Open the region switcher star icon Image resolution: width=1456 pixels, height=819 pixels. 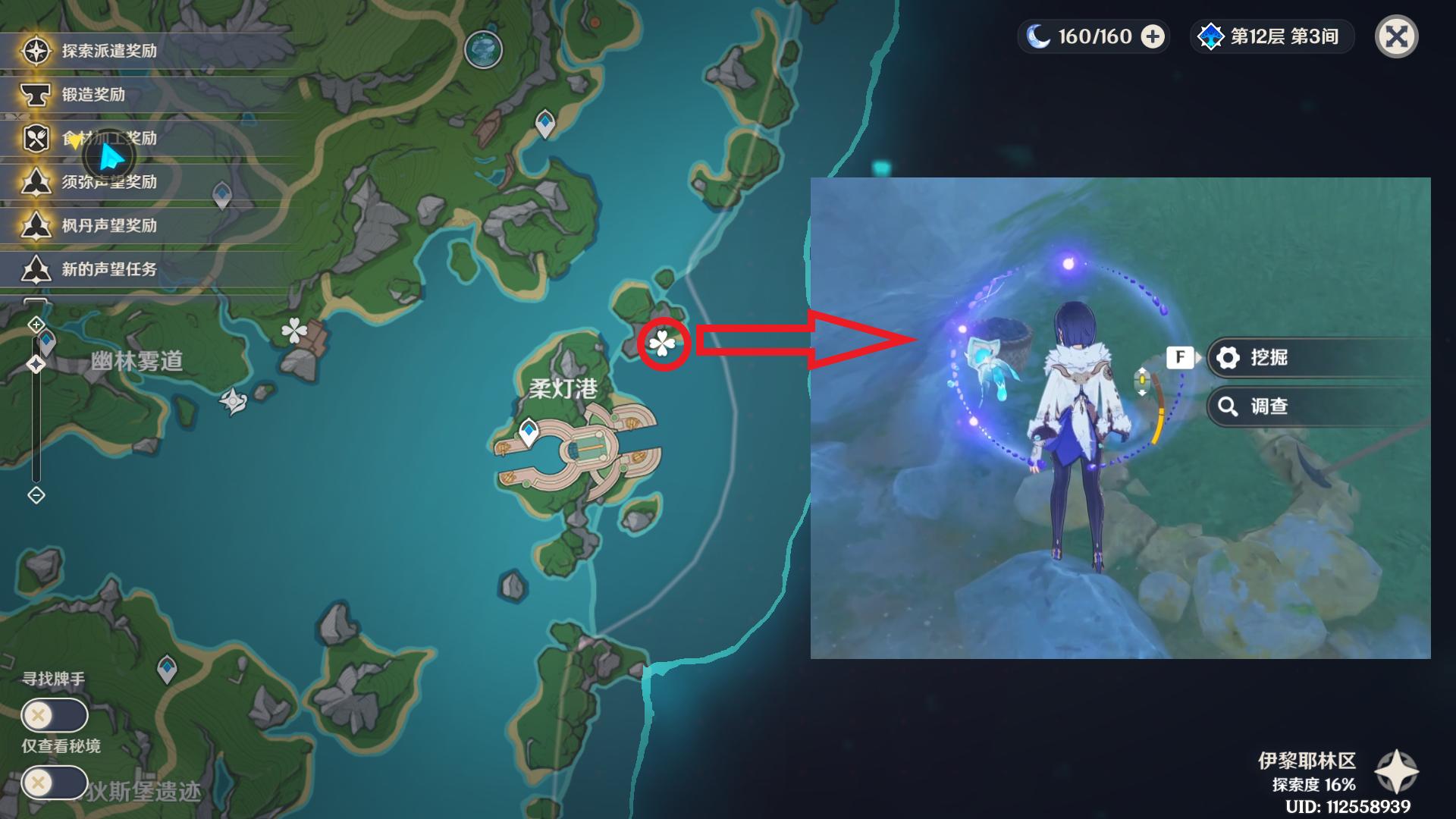coord(1396,772)
